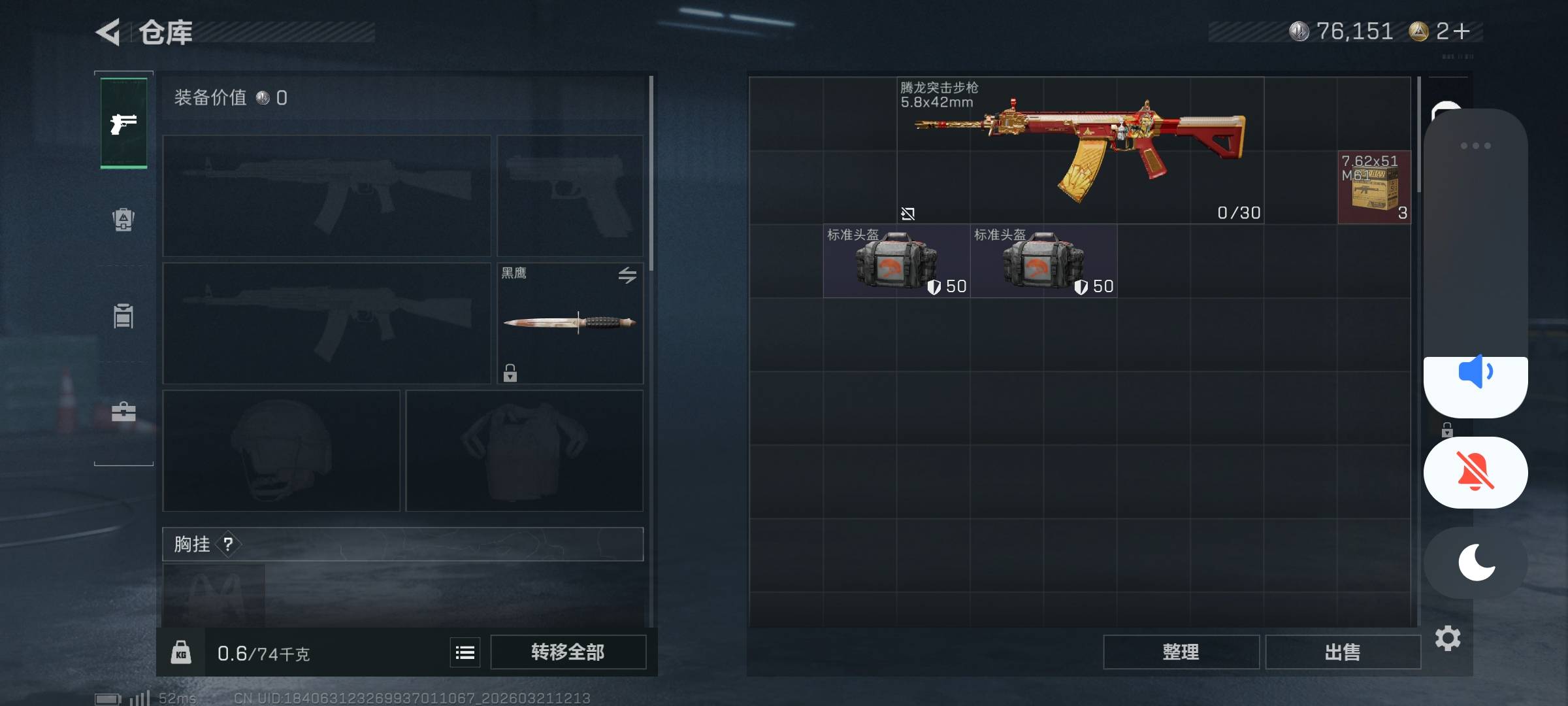Toggle the red muted bell overlay

pos(1475,472)
